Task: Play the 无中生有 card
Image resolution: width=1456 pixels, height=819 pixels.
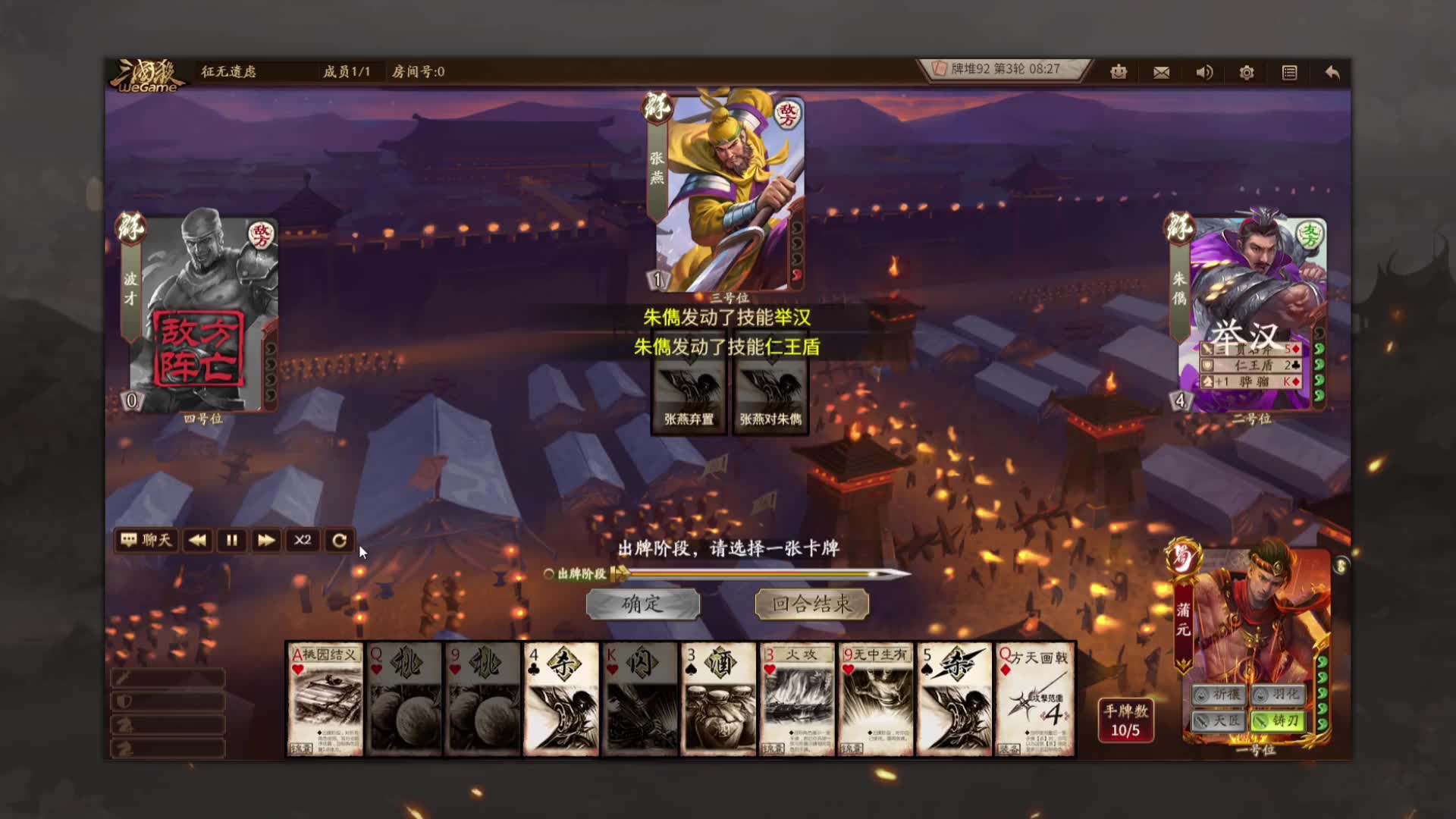Action: (876, 699)
